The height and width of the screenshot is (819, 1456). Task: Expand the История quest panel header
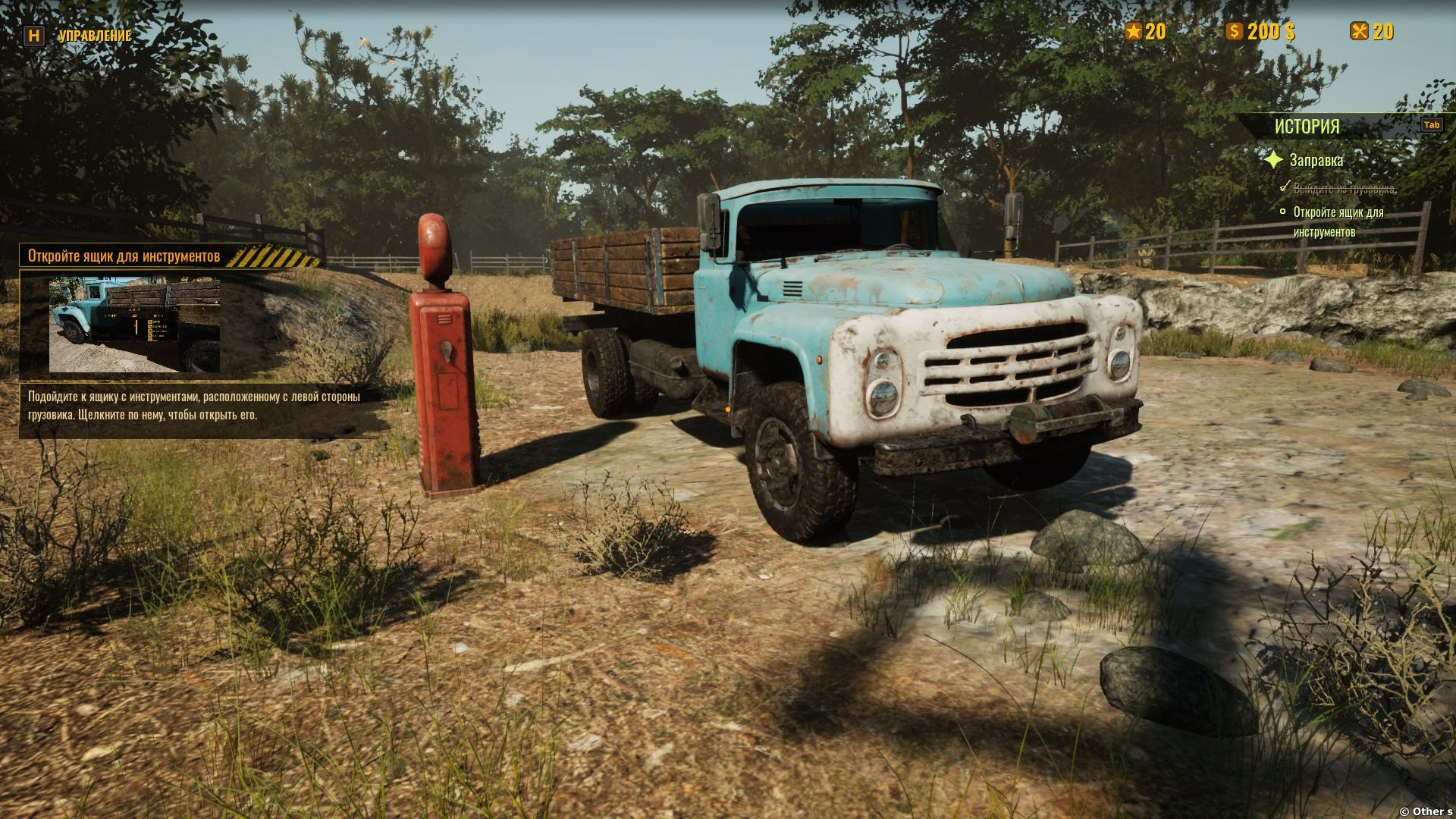click(x=1307, y=127)
